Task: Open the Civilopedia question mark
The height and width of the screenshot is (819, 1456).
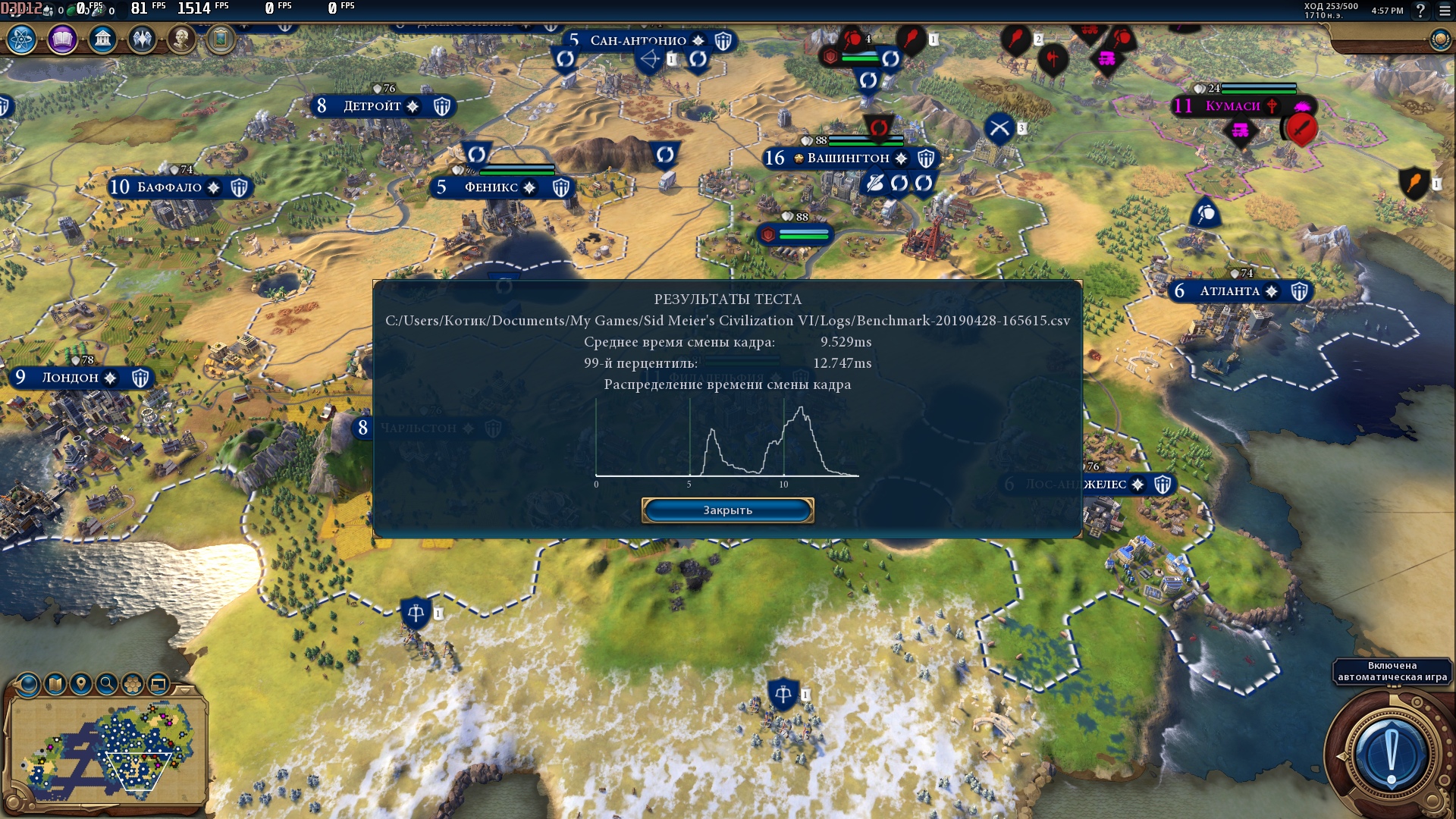Action: coord(1420,11)
